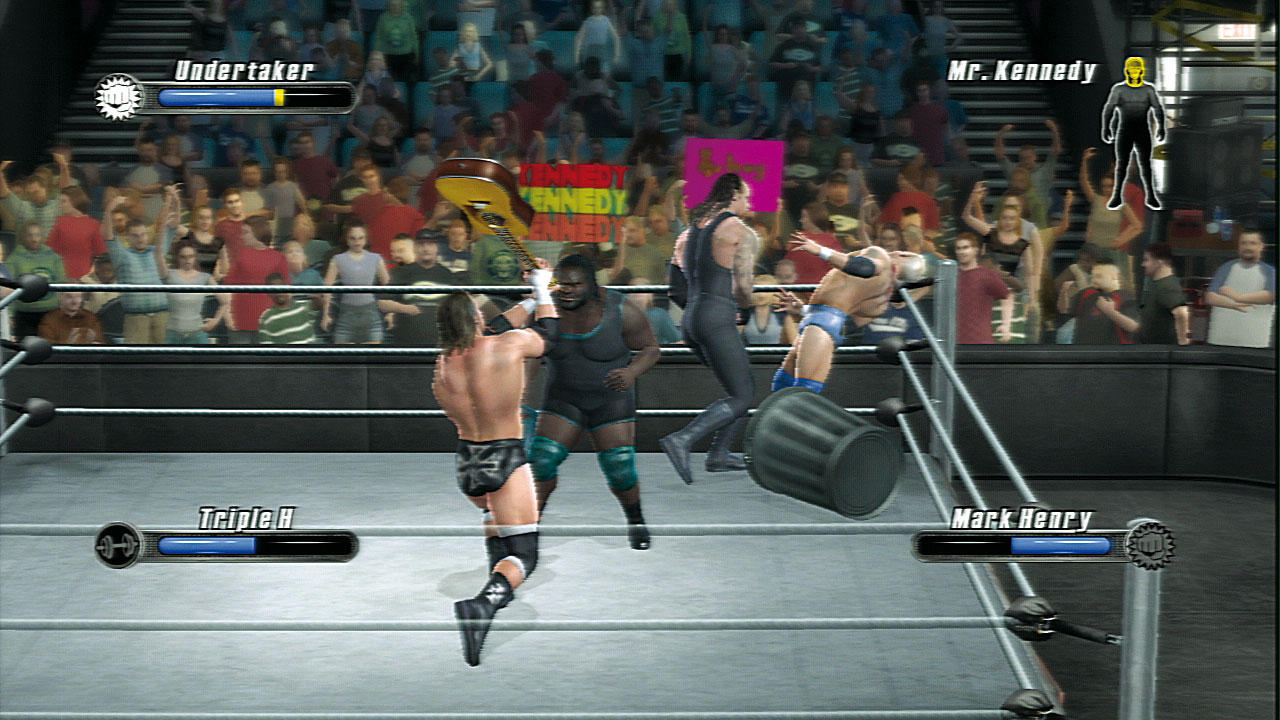Select Mr. Kennedy's body damage silhouette
The image size is (1280, 720).
coord(1134,133)
